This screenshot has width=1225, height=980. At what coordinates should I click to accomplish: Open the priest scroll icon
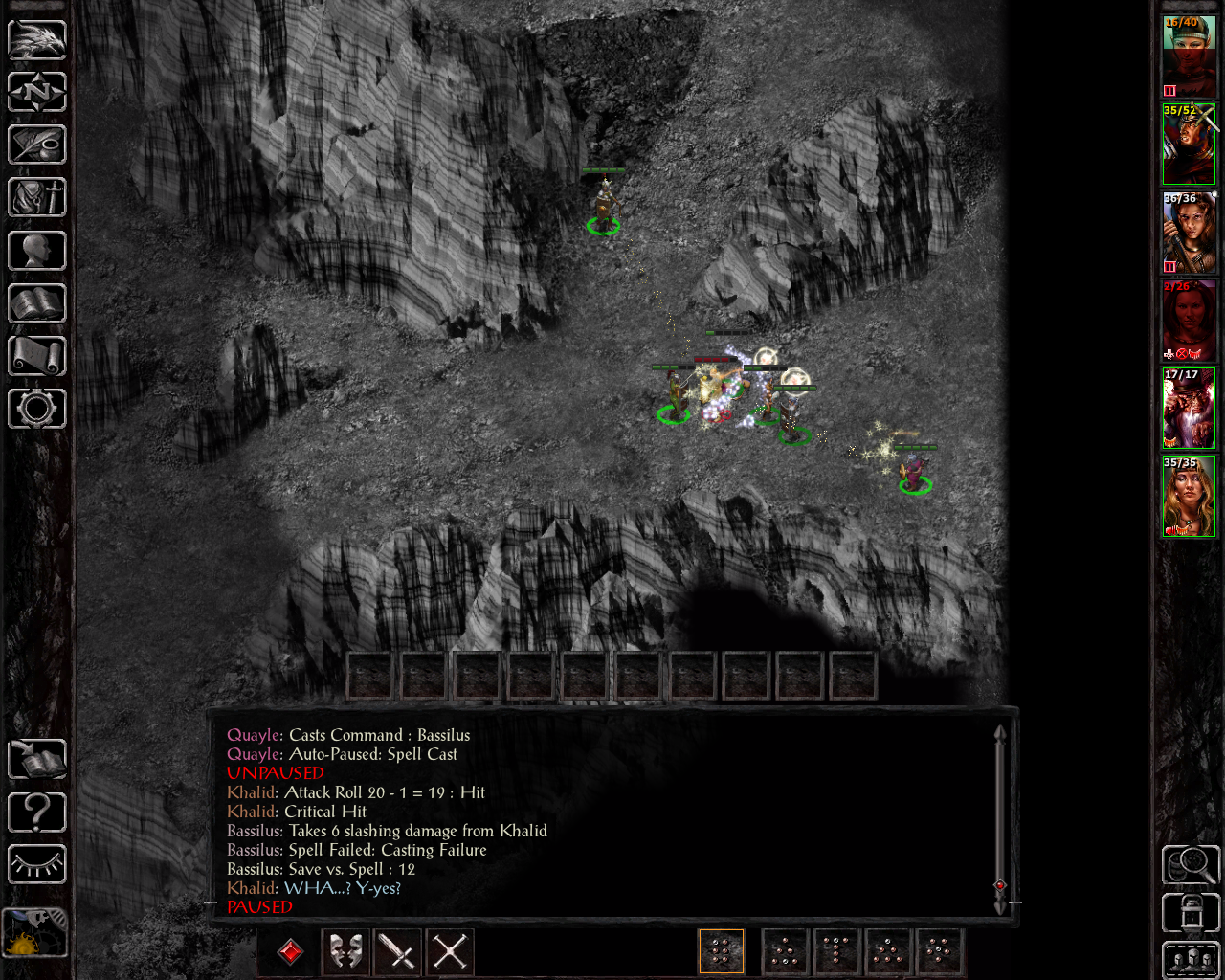[36, 356]
